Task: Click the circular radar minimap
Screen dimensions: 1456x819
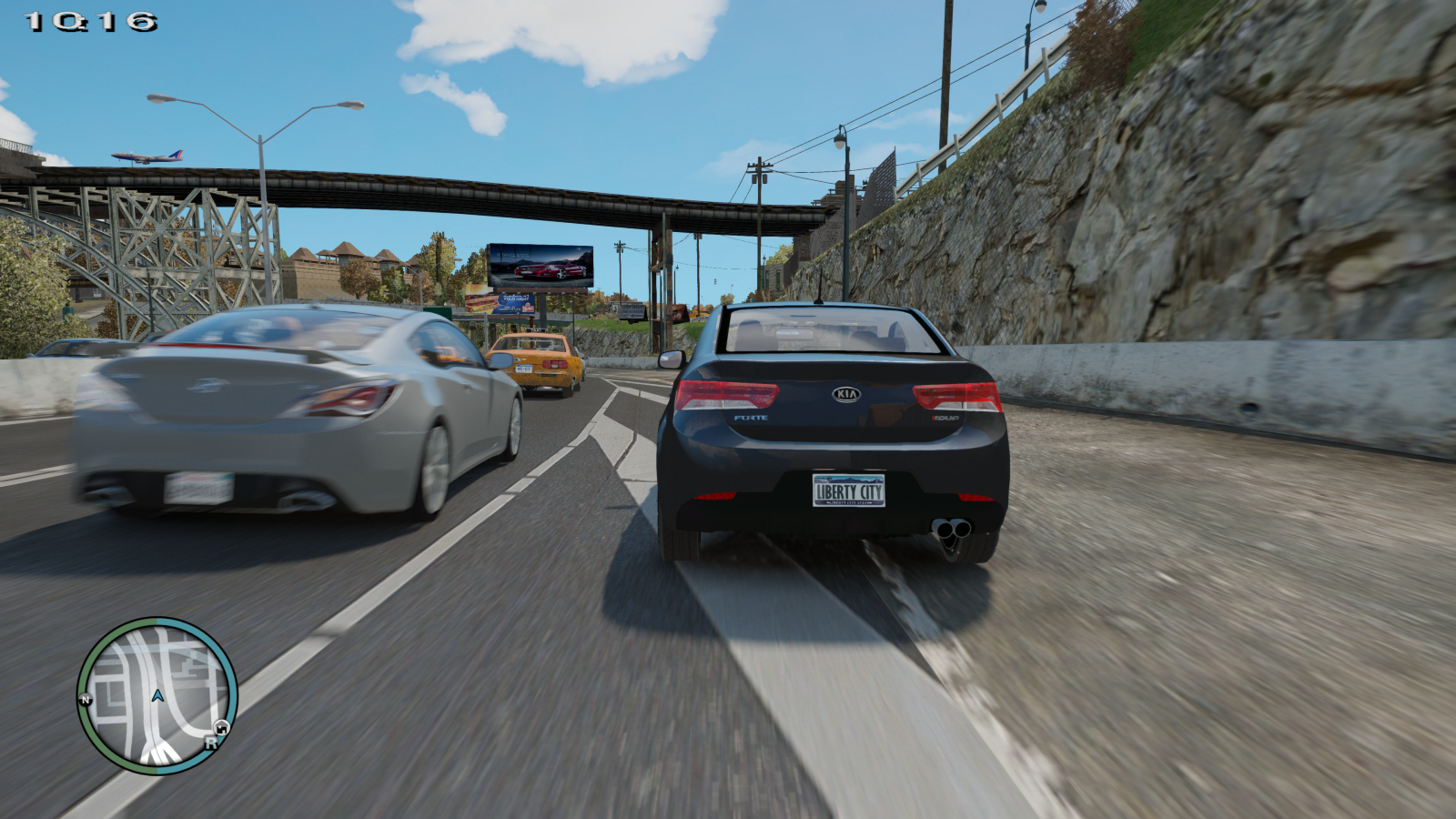Action: pos(157,696)
